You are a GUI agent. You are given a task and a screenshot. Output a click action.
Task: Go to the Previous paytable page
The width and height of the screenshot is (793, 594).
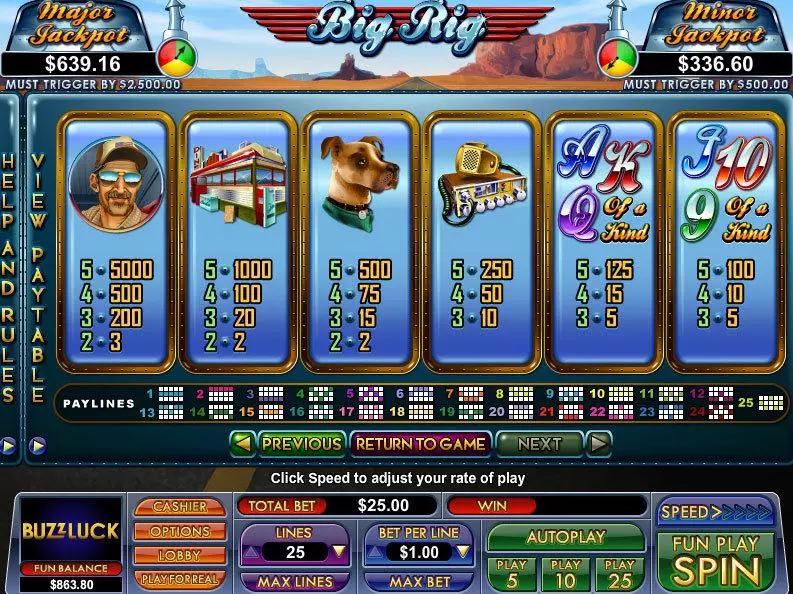tap(301, 443)
